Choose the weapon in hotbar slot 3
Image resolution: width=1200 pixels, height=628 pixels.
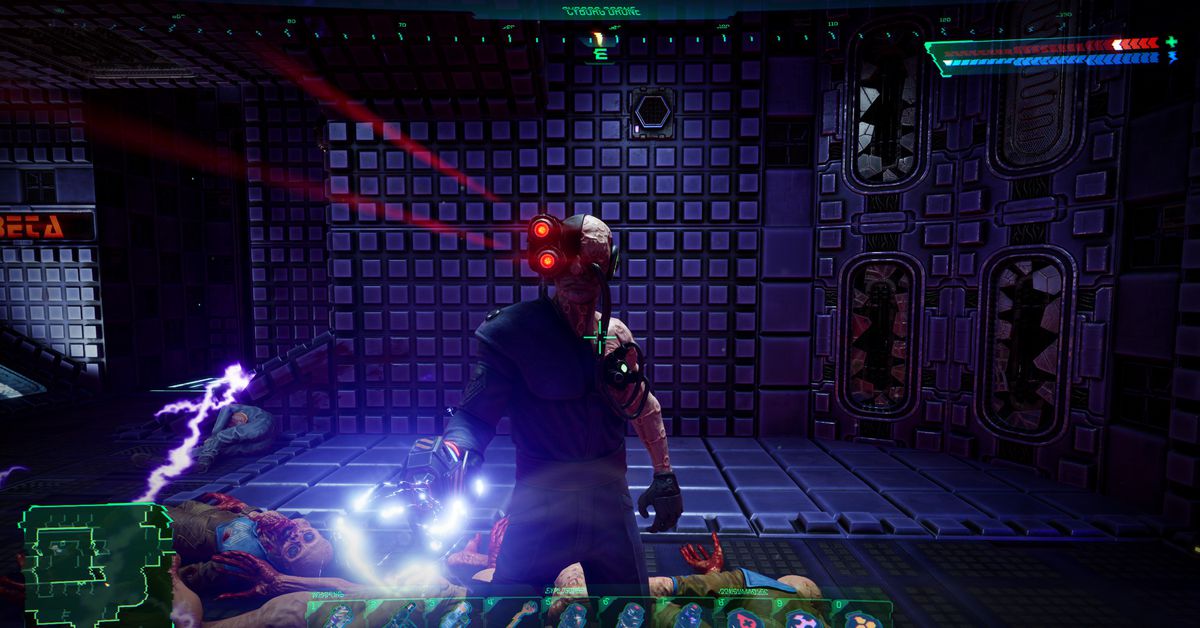click(x=455, y=616)
